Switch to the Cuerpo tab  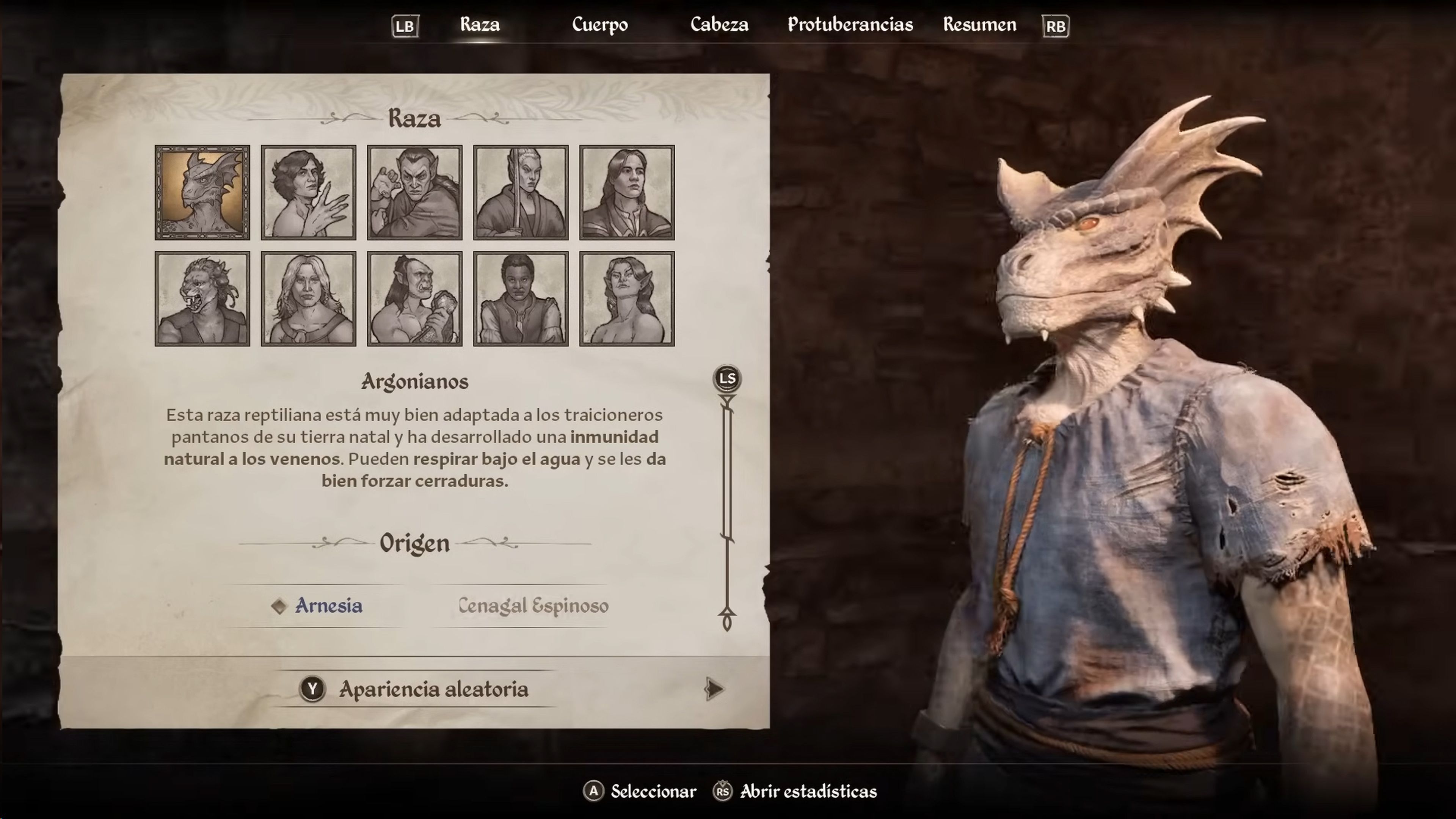click(599, 25)
